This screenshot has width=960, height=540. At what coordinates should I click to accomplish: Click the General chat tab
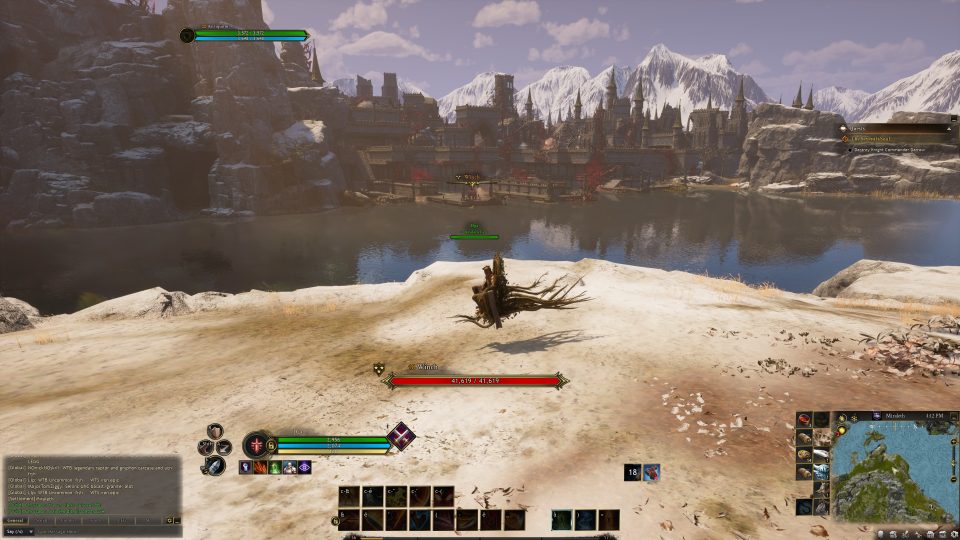(x=16, y=520)
